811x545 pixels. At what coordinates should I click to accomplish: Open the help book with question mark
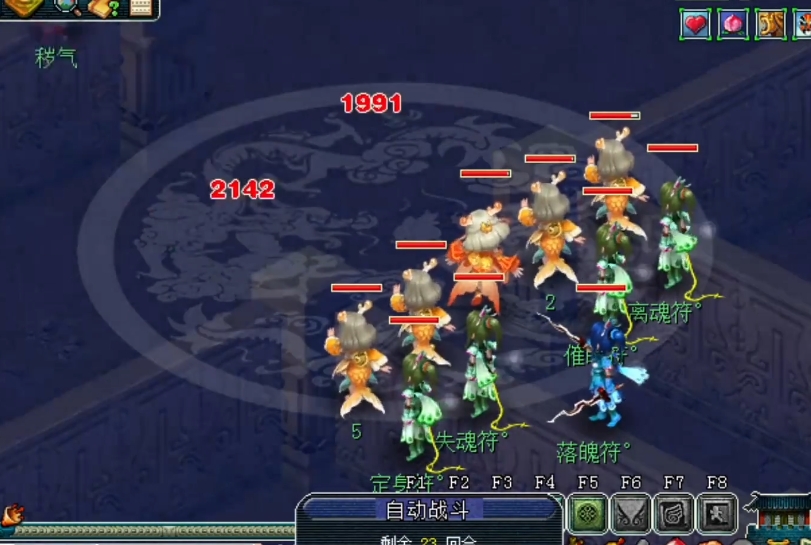click(x=104, y=8)
